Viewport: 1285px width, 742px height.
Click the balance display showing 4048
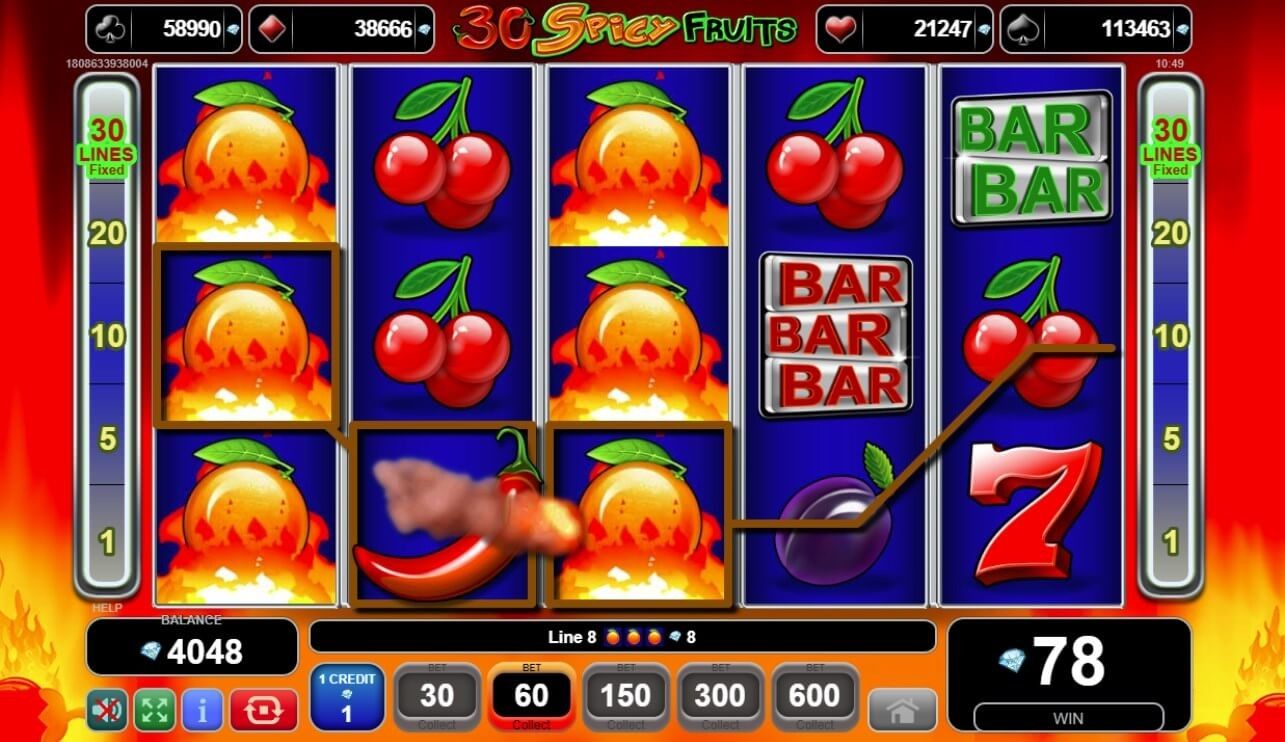click(x=190, y=648)
